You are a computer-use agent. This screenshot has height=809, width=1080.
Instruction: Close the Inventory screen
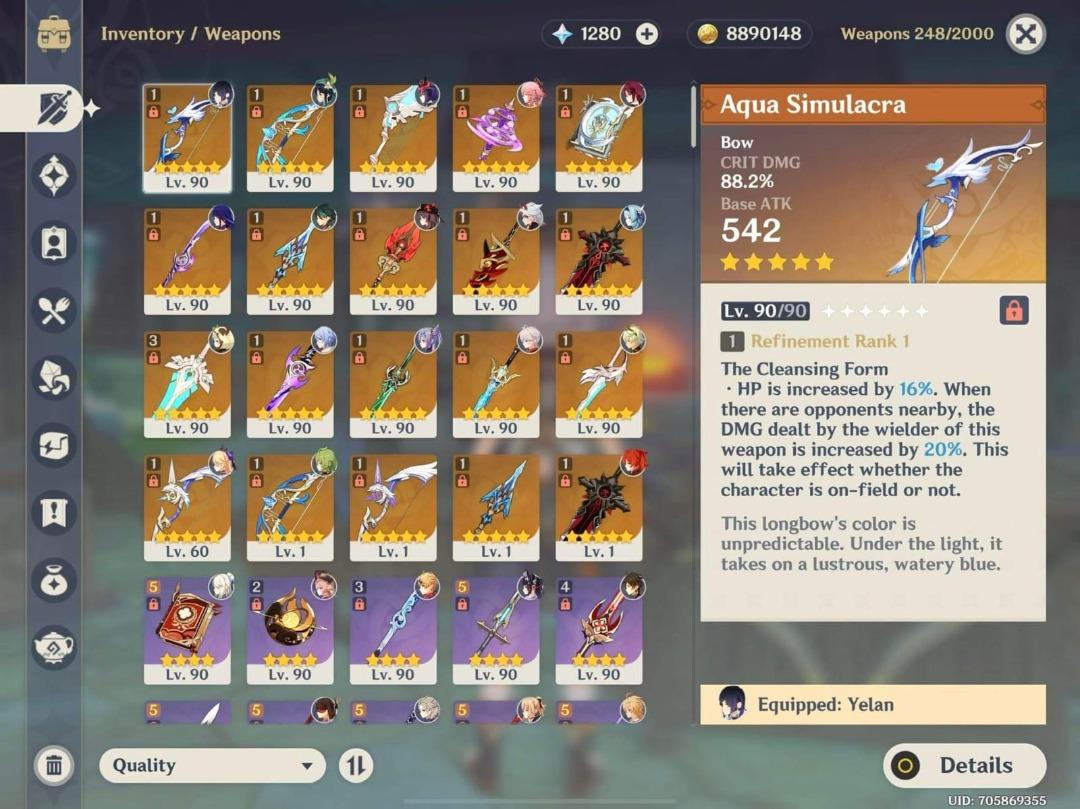point(1025,34)
